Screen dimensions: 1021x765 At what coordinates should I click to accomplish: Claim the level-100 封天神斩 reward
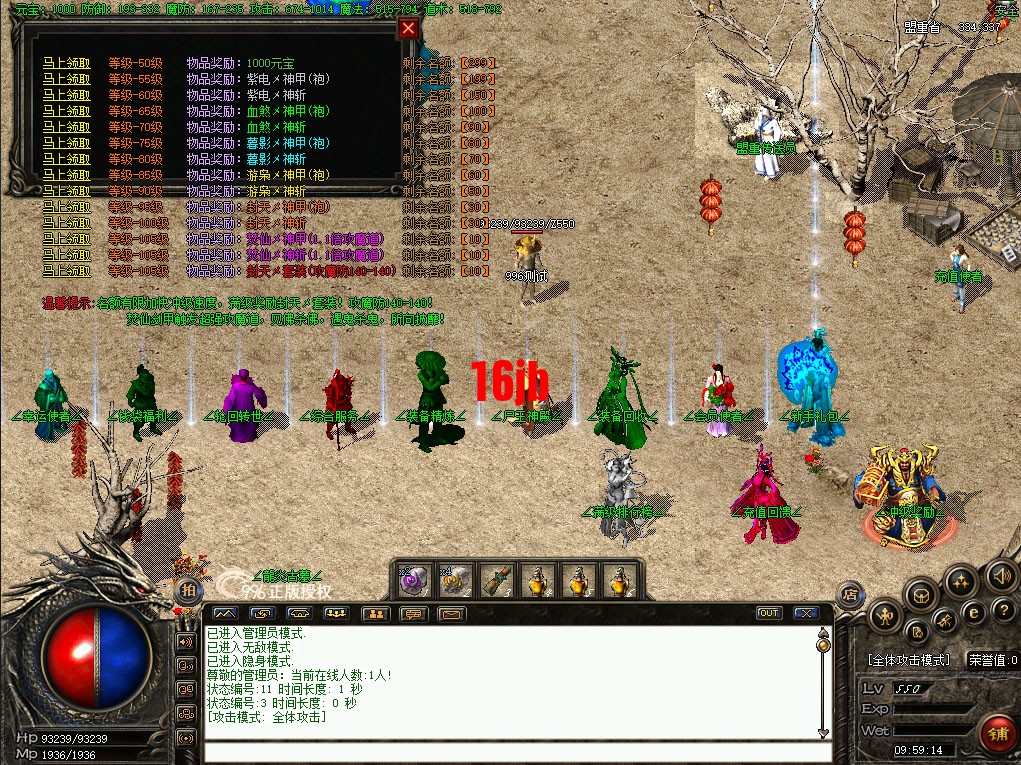click(66, 223)
